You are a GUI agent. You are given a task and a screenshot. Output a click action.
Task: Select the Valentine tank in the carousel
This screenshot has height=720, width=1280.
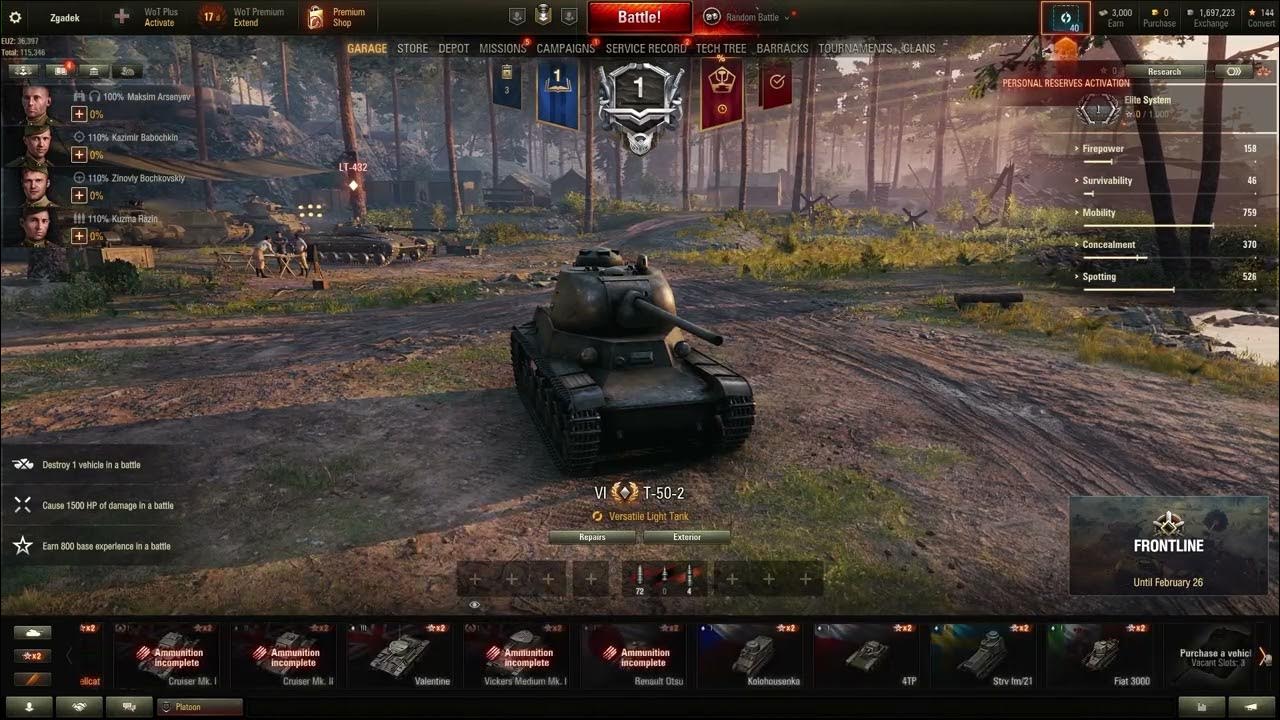(399, 655)
